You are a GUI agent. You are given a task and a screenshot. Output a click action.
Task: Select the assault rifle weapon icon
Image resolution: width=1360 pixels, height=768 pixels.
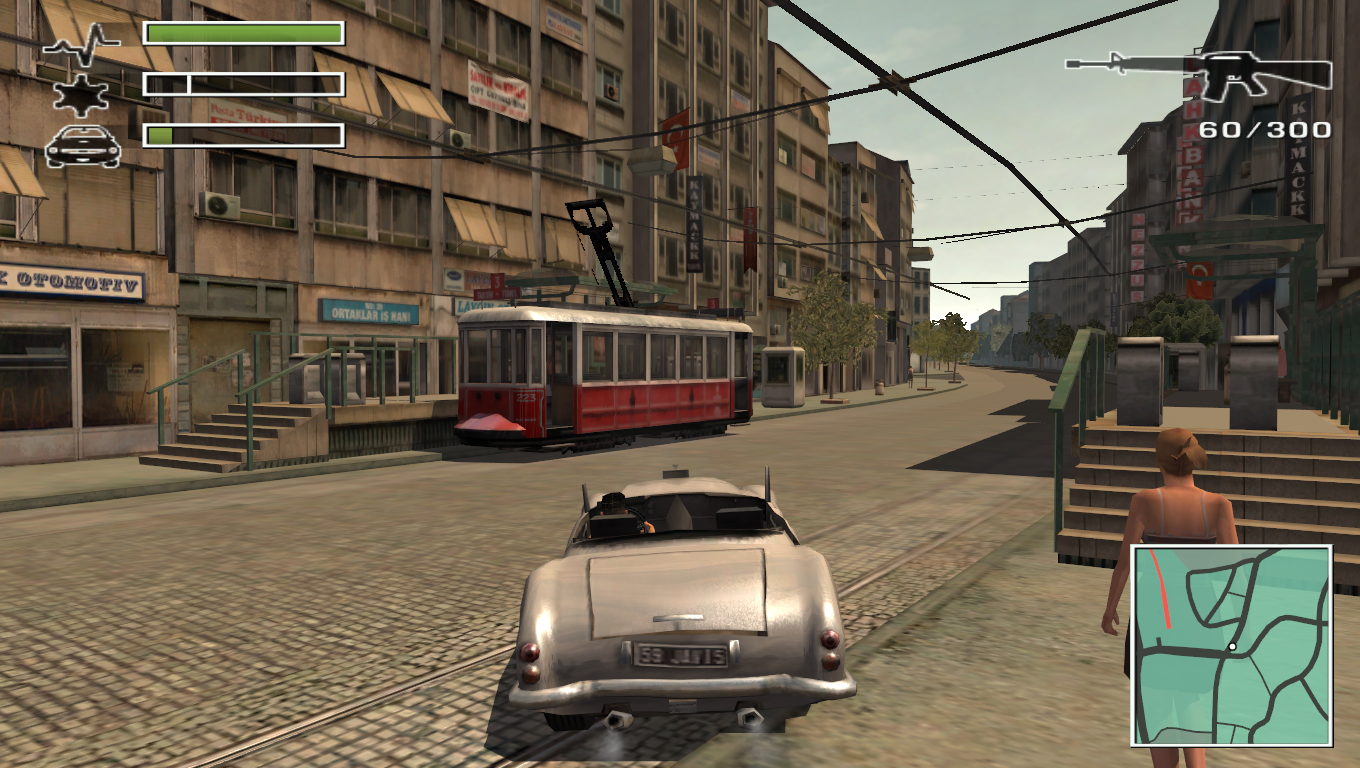pyautogui.click(x=1200, y=72)
